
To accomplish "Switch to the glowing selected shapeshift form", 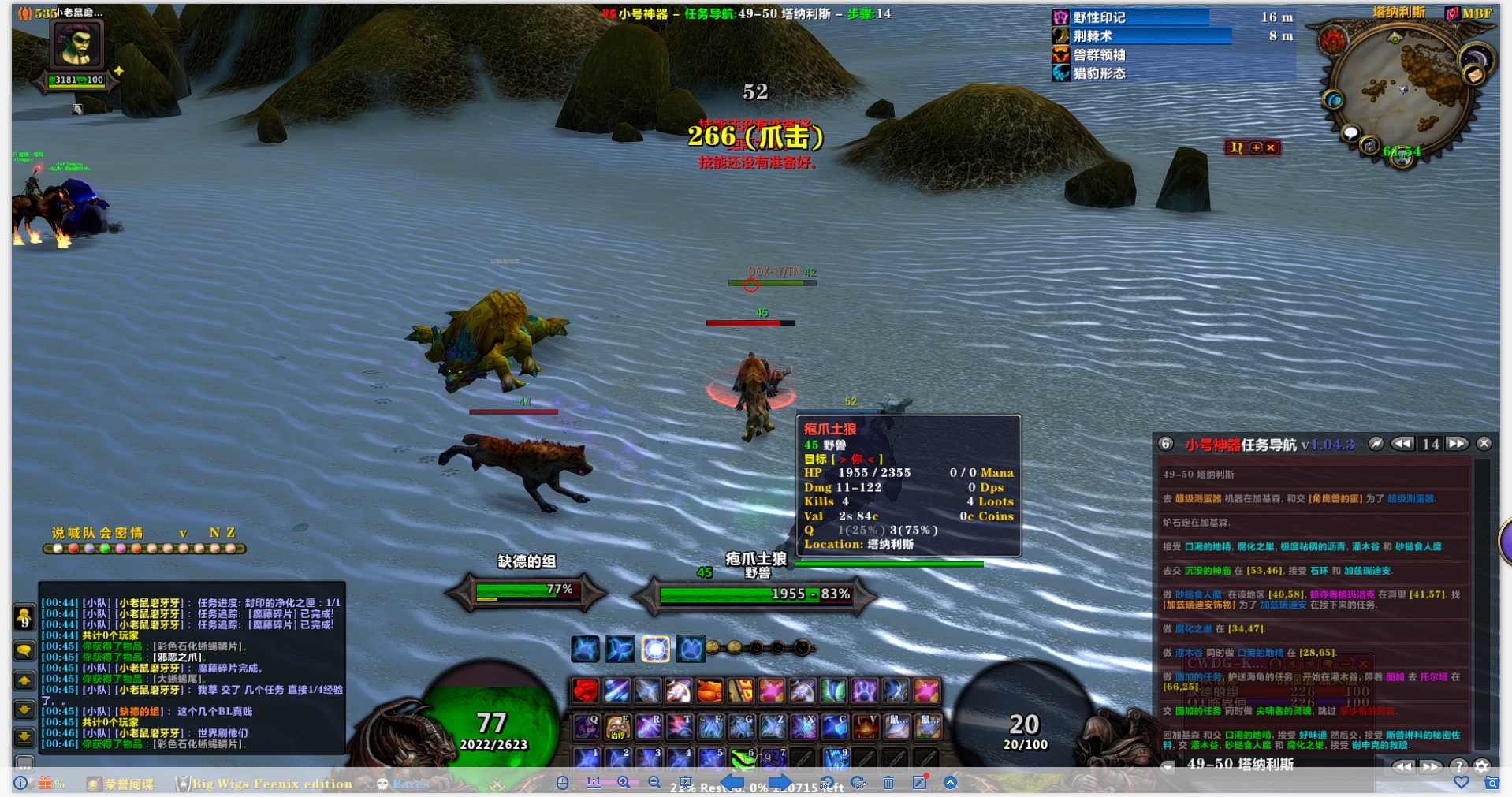I will [655, 649].
